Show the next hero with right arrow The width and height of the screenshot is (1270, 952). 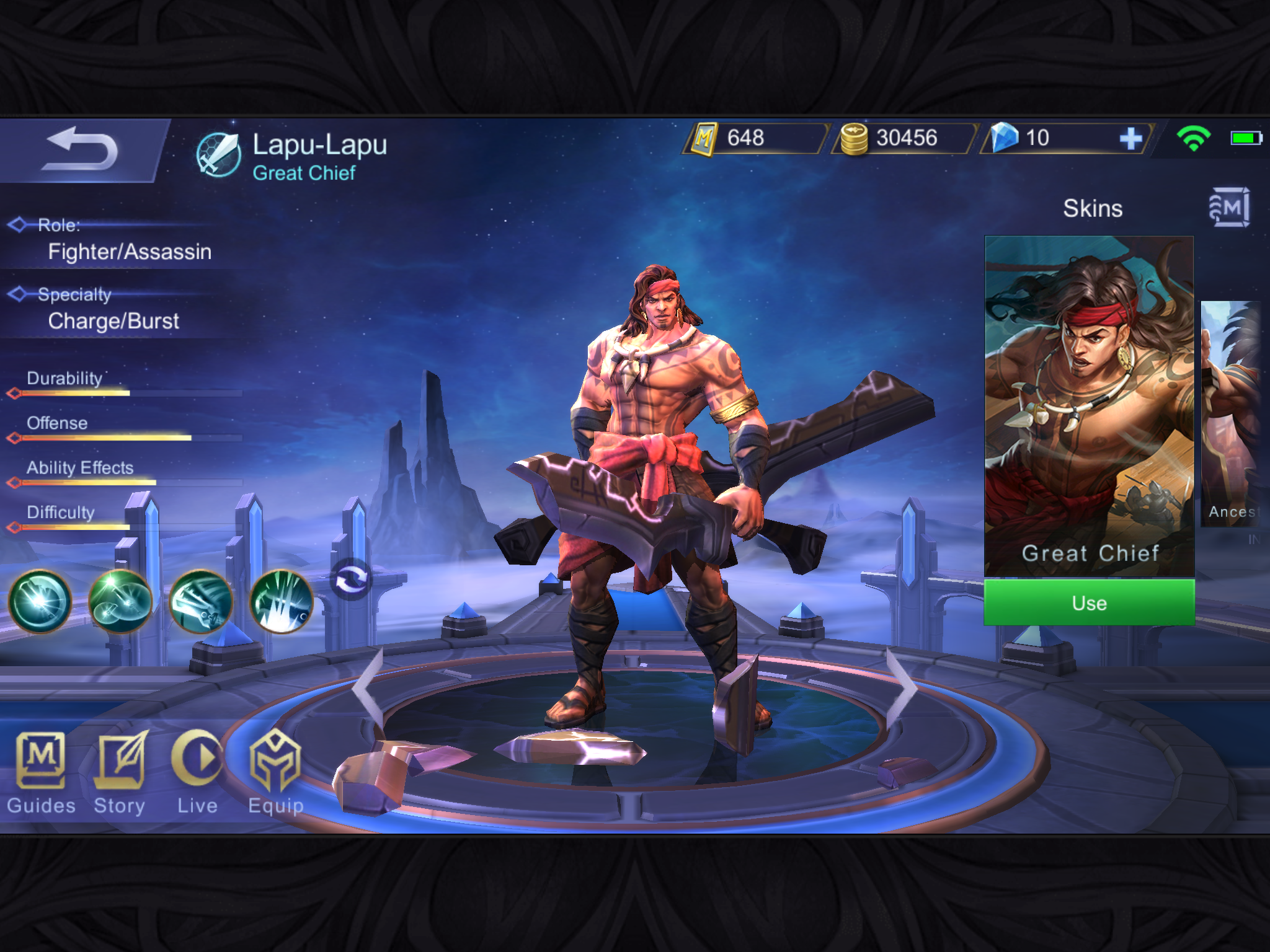tap(901, 687)
